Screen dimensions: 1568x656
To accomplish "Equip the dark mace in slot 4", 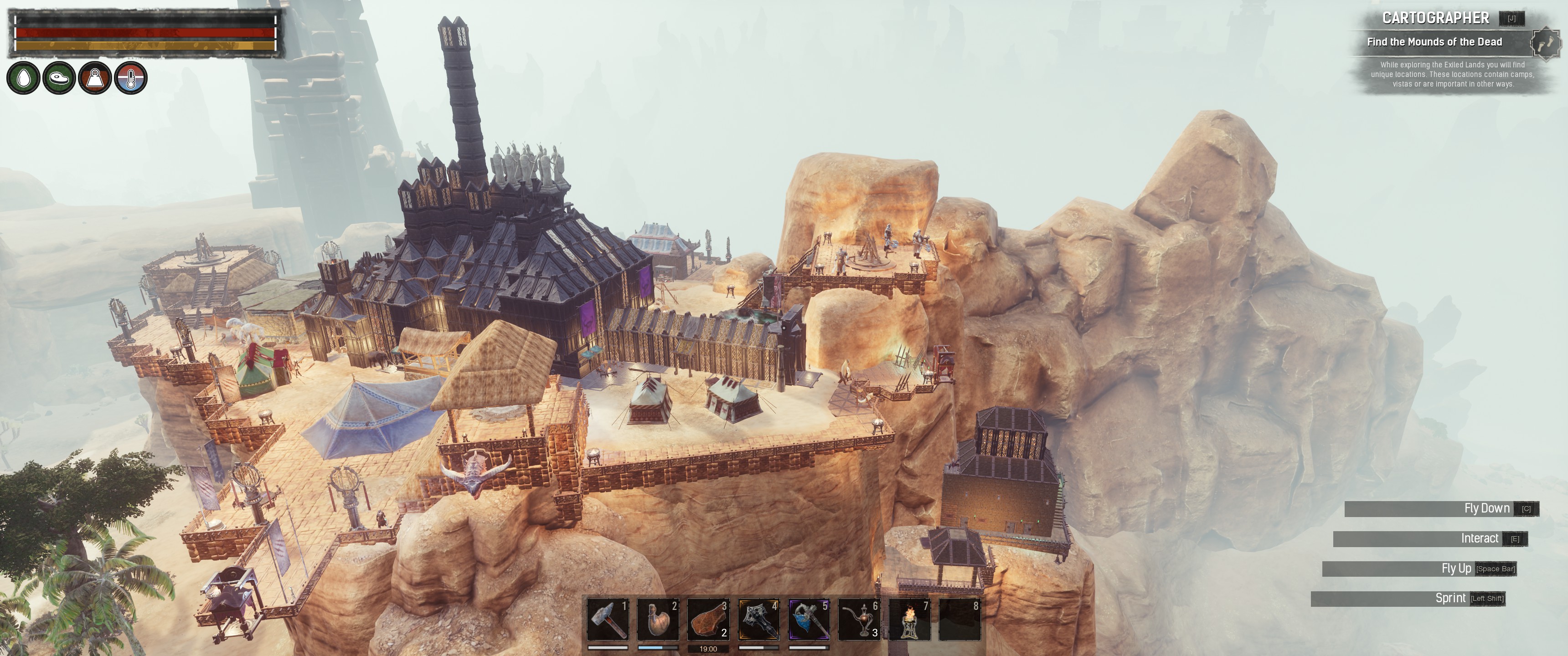I will tap(758, 620).
